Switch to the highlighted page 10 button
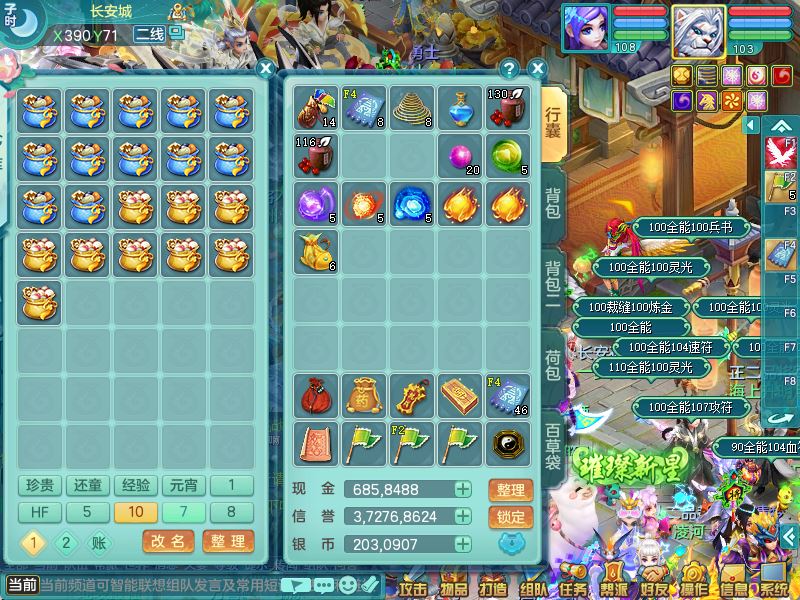Image resolution: width=800 pixels, height=600 pixels. (136, 513)
